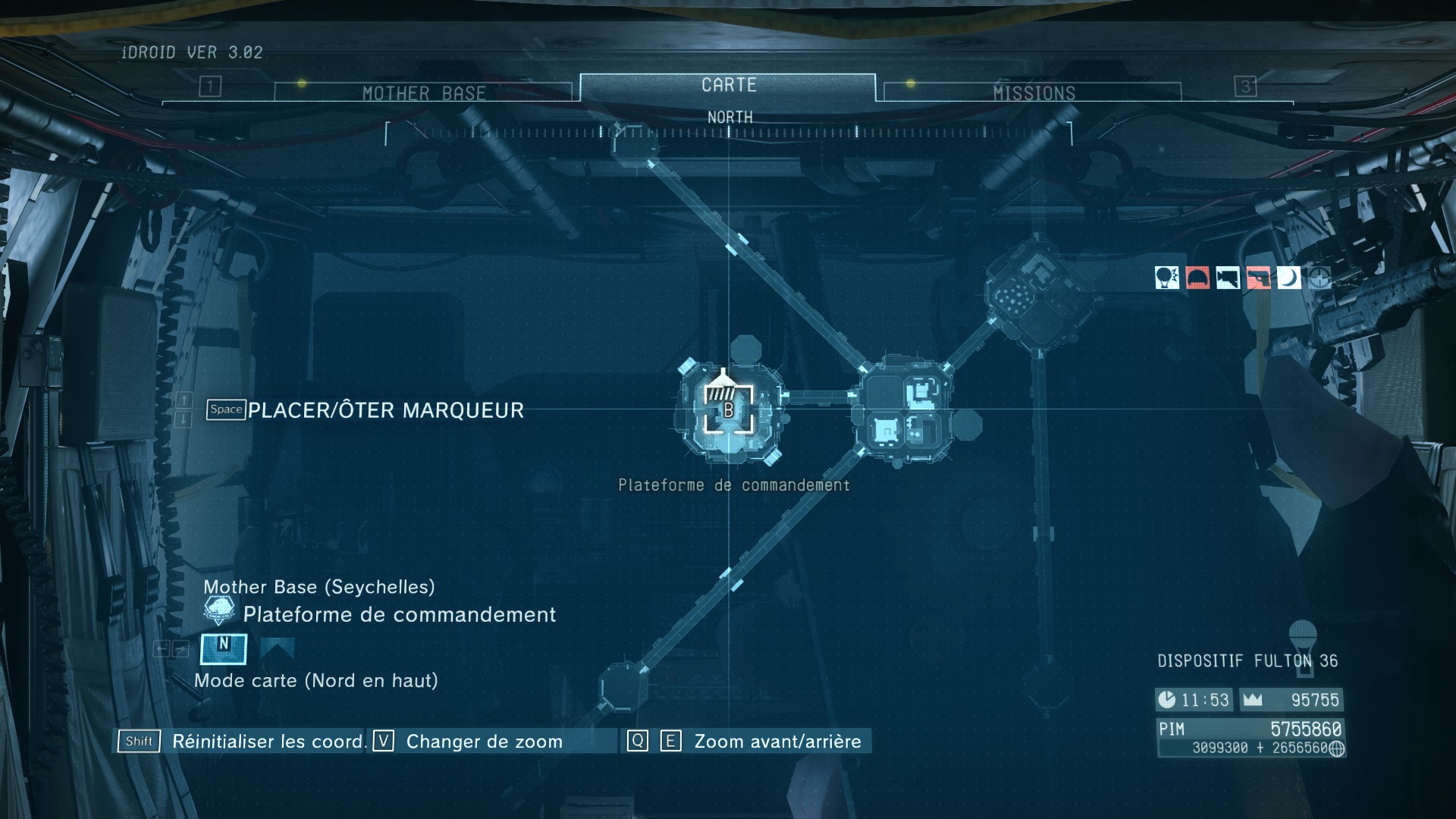Select the CARTE tab
Image resolution: width=1456 pixels, height=819 pixels.
[728, 86]
